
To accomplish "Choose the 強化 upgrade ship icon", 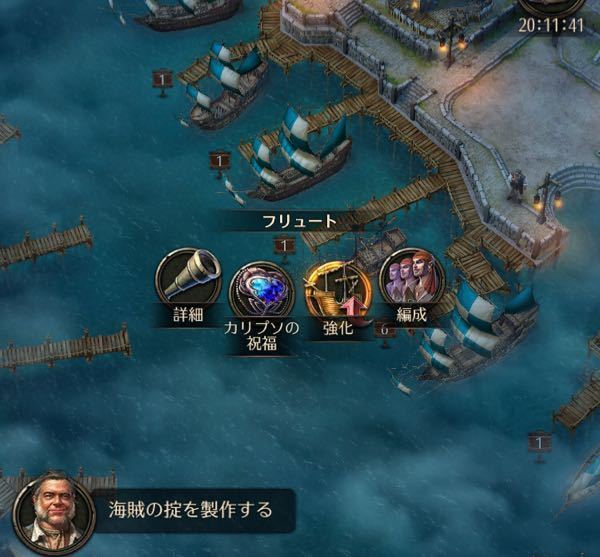I will click(x=337, y=286).
